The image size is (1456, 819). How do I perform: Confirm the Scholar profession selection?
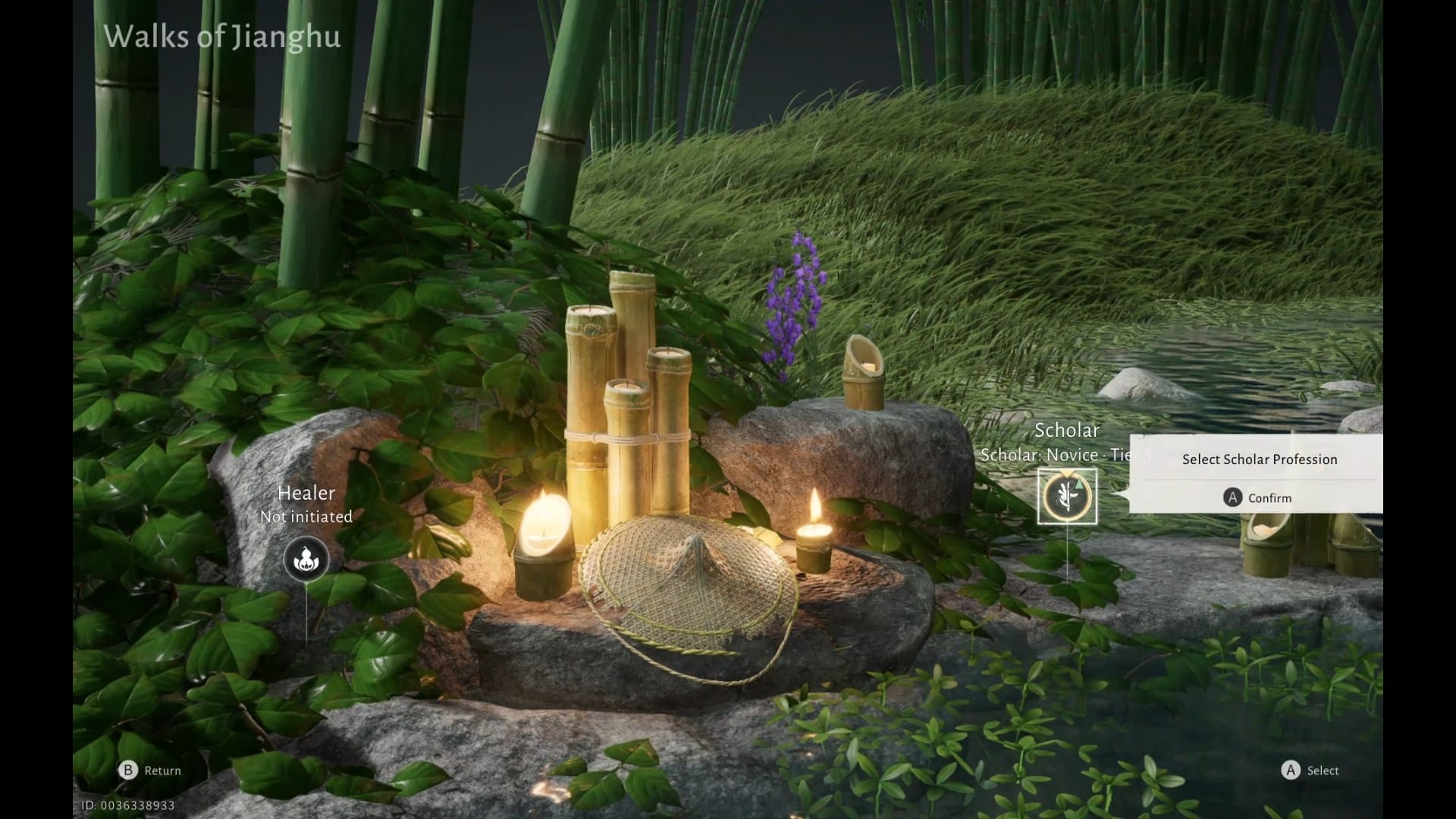1257,497
